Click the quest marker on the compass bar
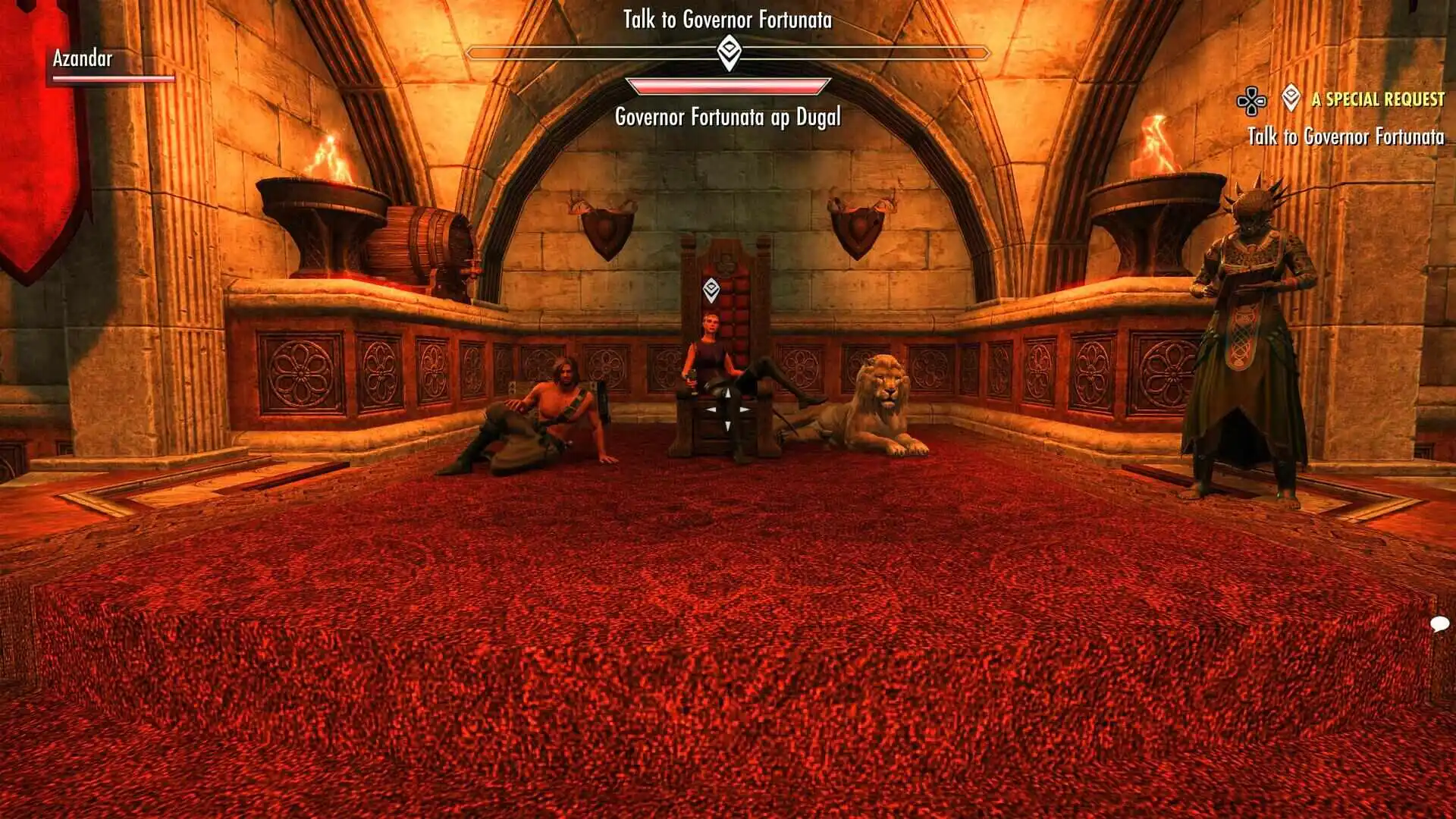1456x819 pixels. [x=728, y=53]
